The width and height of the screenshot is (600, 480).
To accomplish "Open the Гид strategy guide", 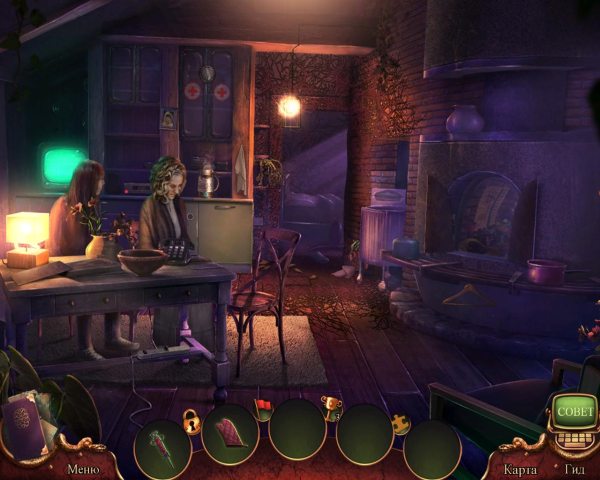I will (x=574, y=468).
